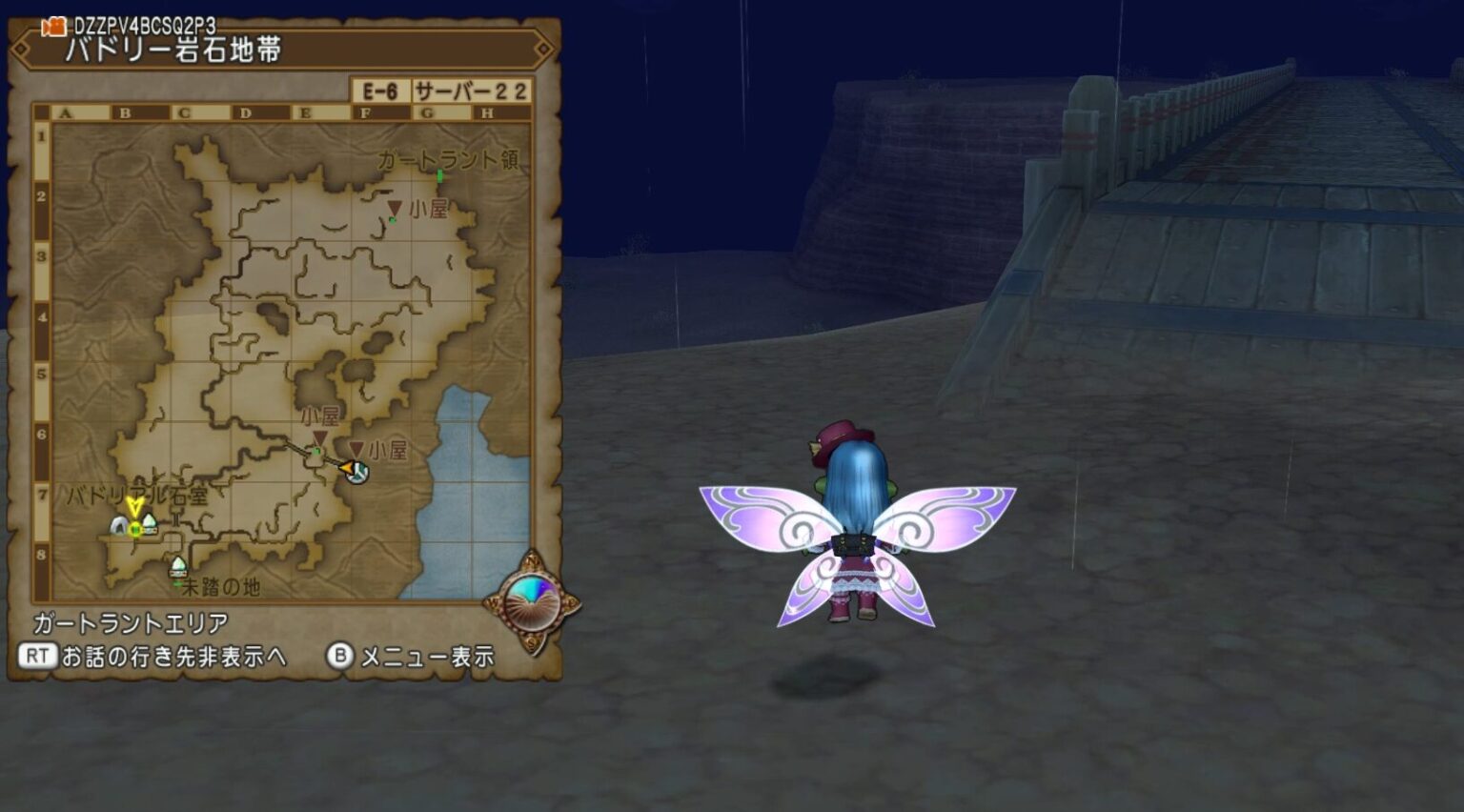Select the northern hut marker near Gartlant

(x=394, y=208)
